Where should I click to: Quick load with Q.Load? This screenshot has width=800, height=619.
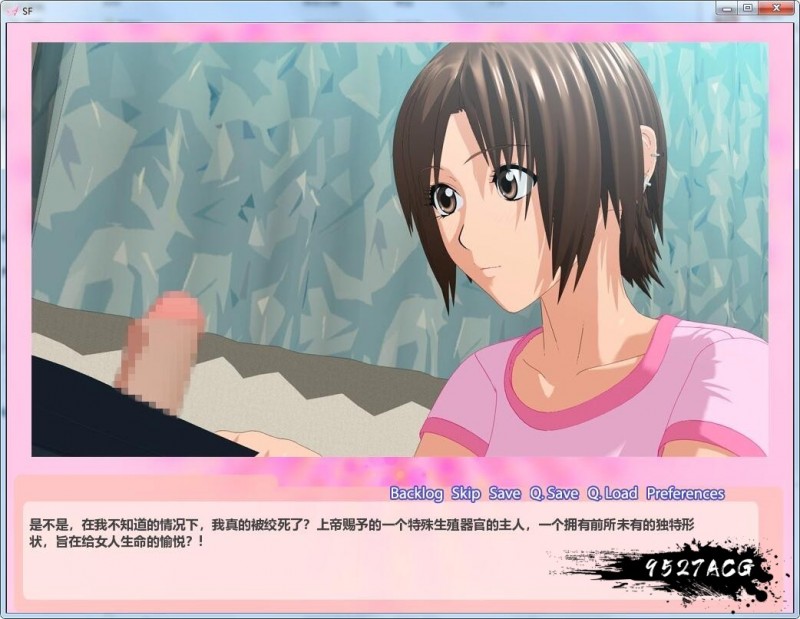pyautogui.click(x=612, y=493)
